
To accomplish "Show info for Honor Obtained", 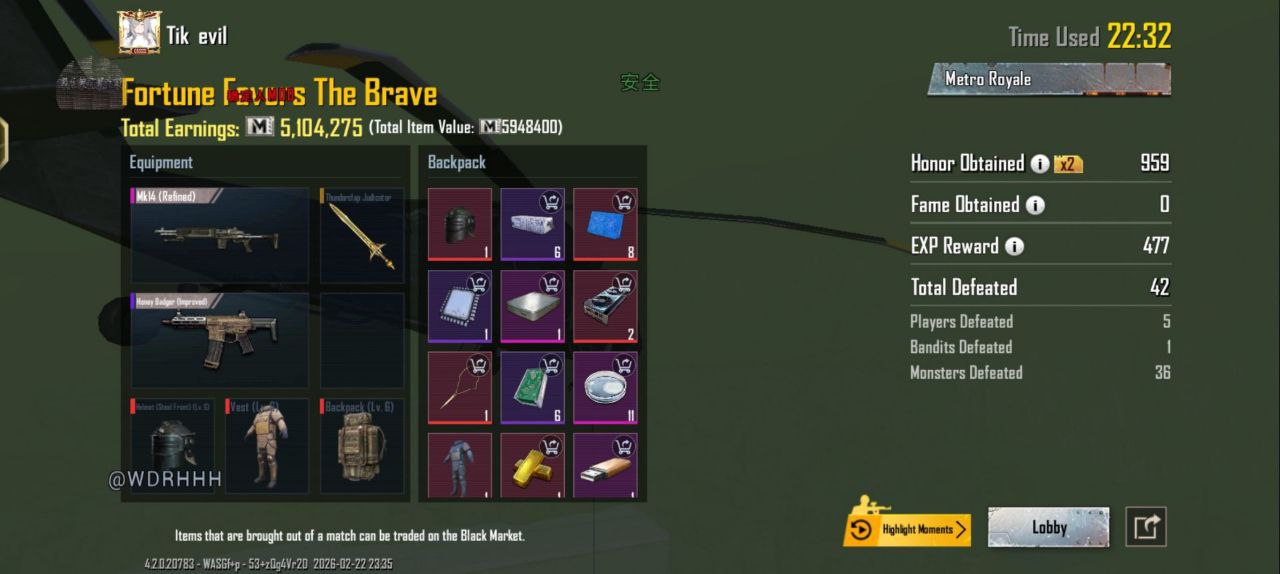I will [1040, 164].
